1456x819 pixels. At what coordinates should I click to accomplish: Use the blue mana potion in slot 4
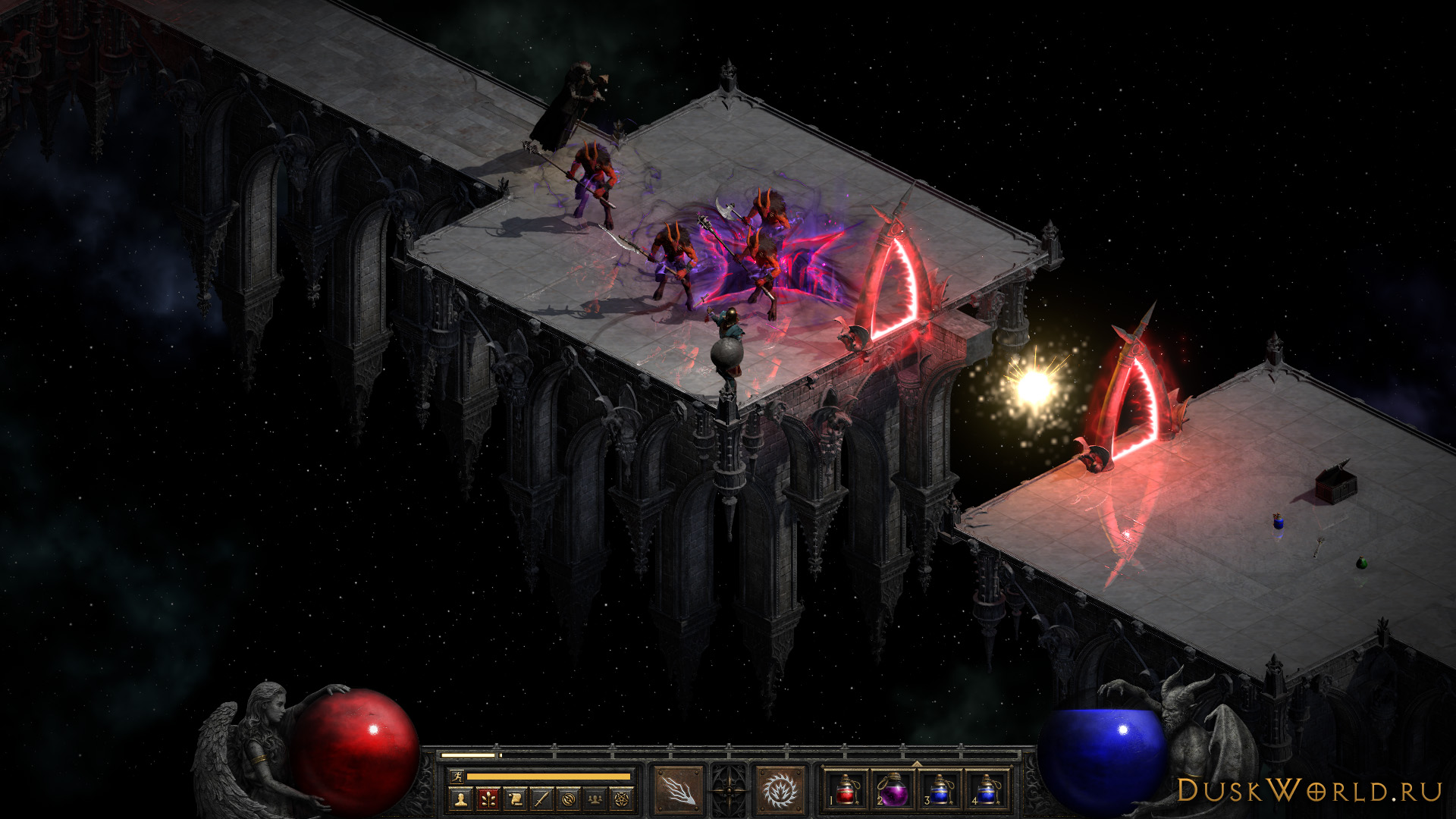[x=986, y=789]
